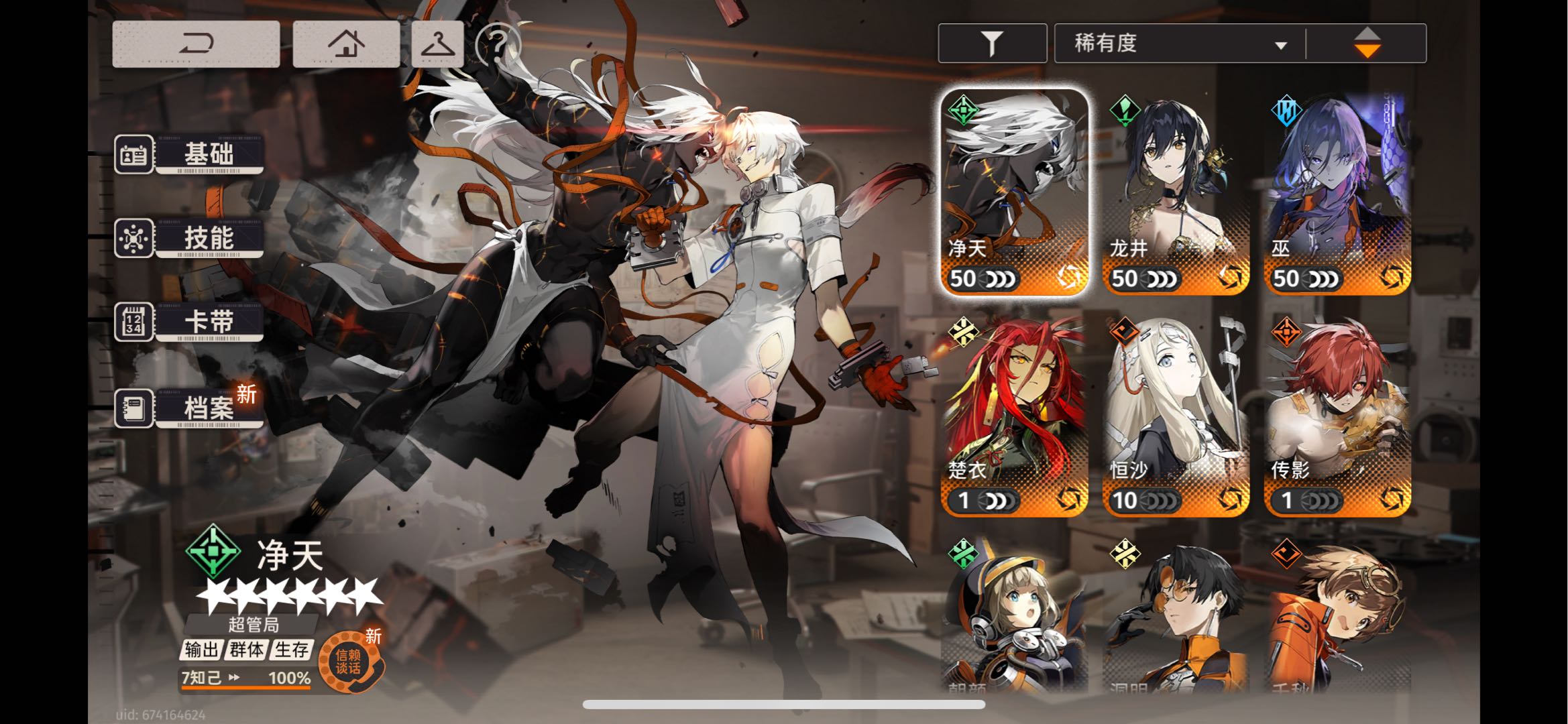Return to the home screen
The width and height of the screenshot is (1568, 724).
point(346,44)
